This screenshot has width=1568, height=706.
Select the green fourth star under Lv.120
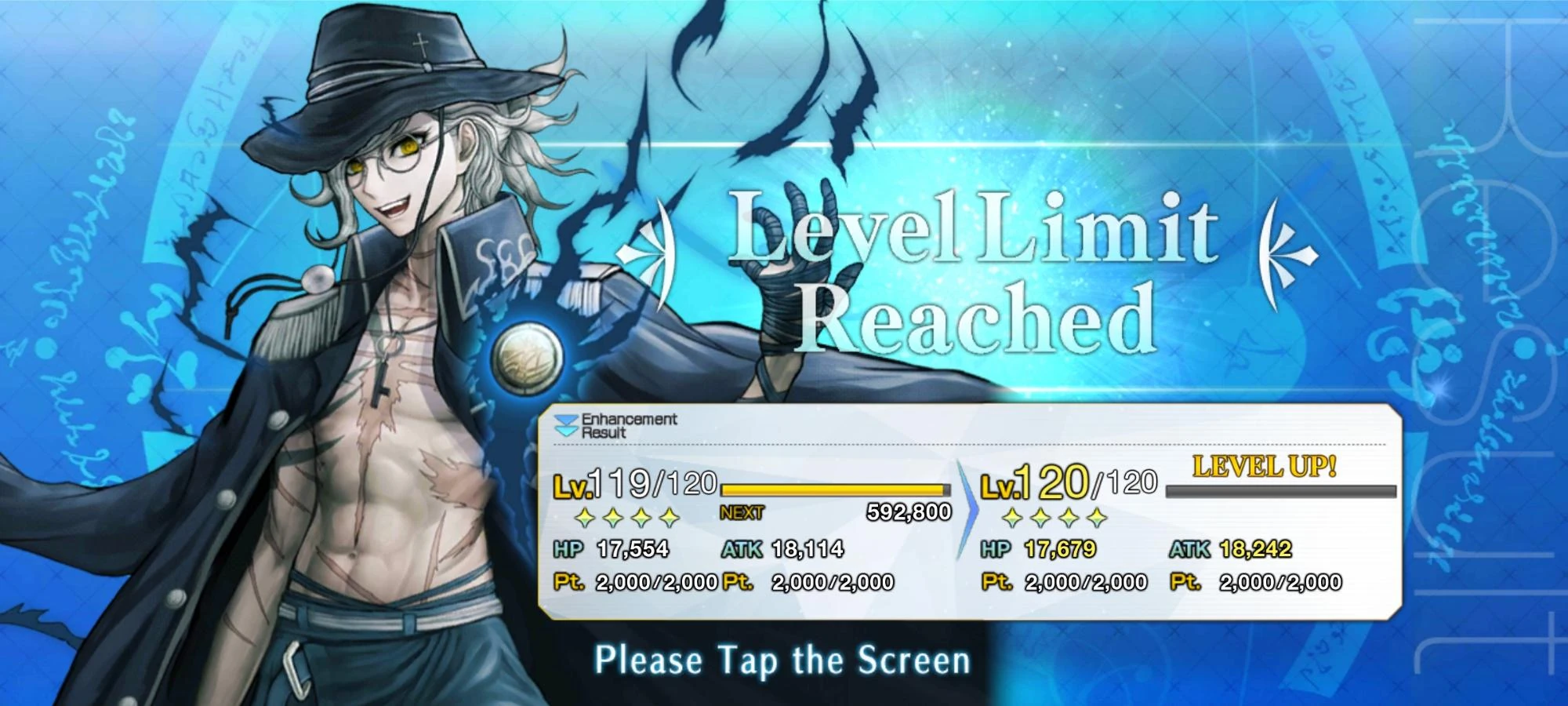(x=1098, y=519)
